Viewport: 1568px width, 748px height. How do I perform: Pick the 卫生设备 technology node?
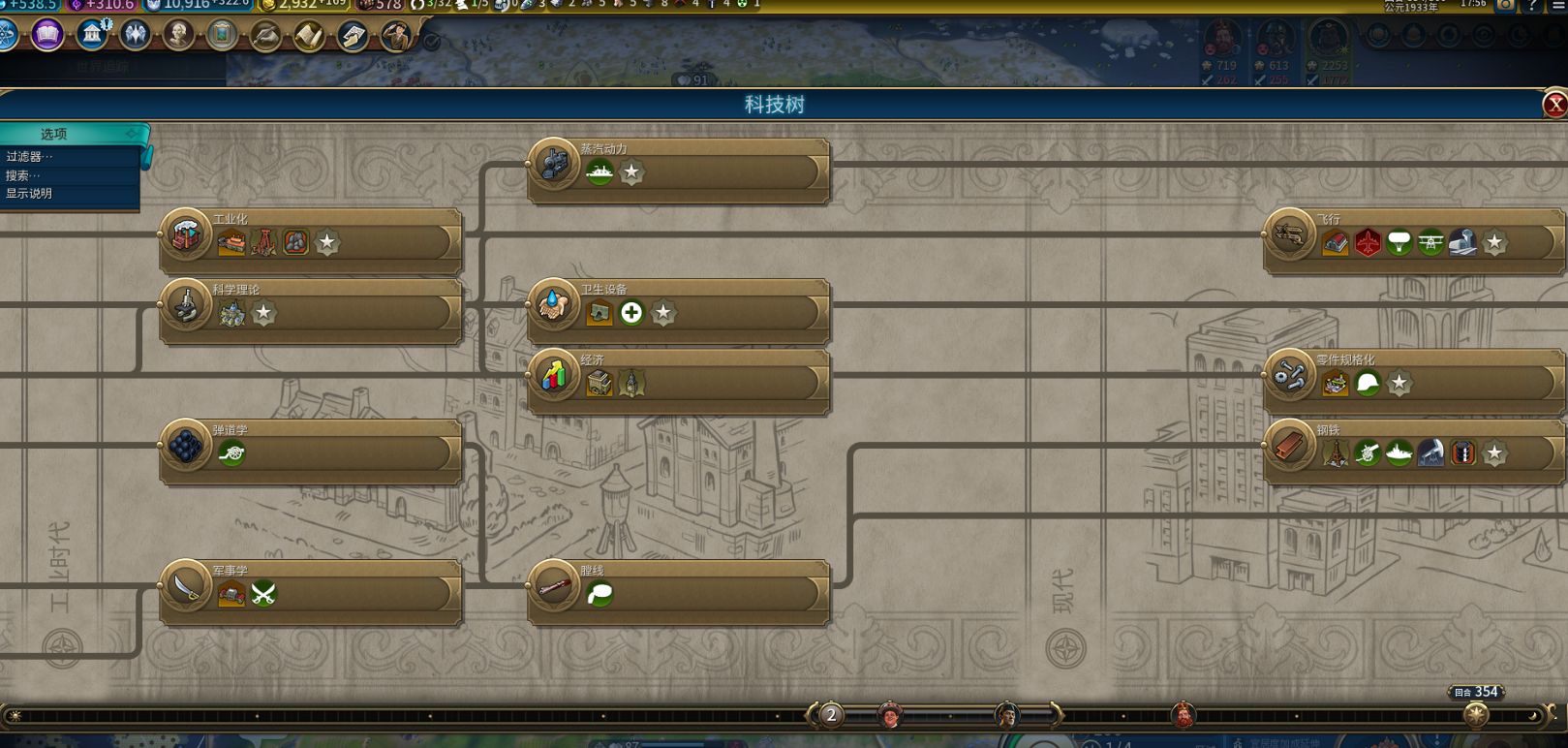[678, 311]
